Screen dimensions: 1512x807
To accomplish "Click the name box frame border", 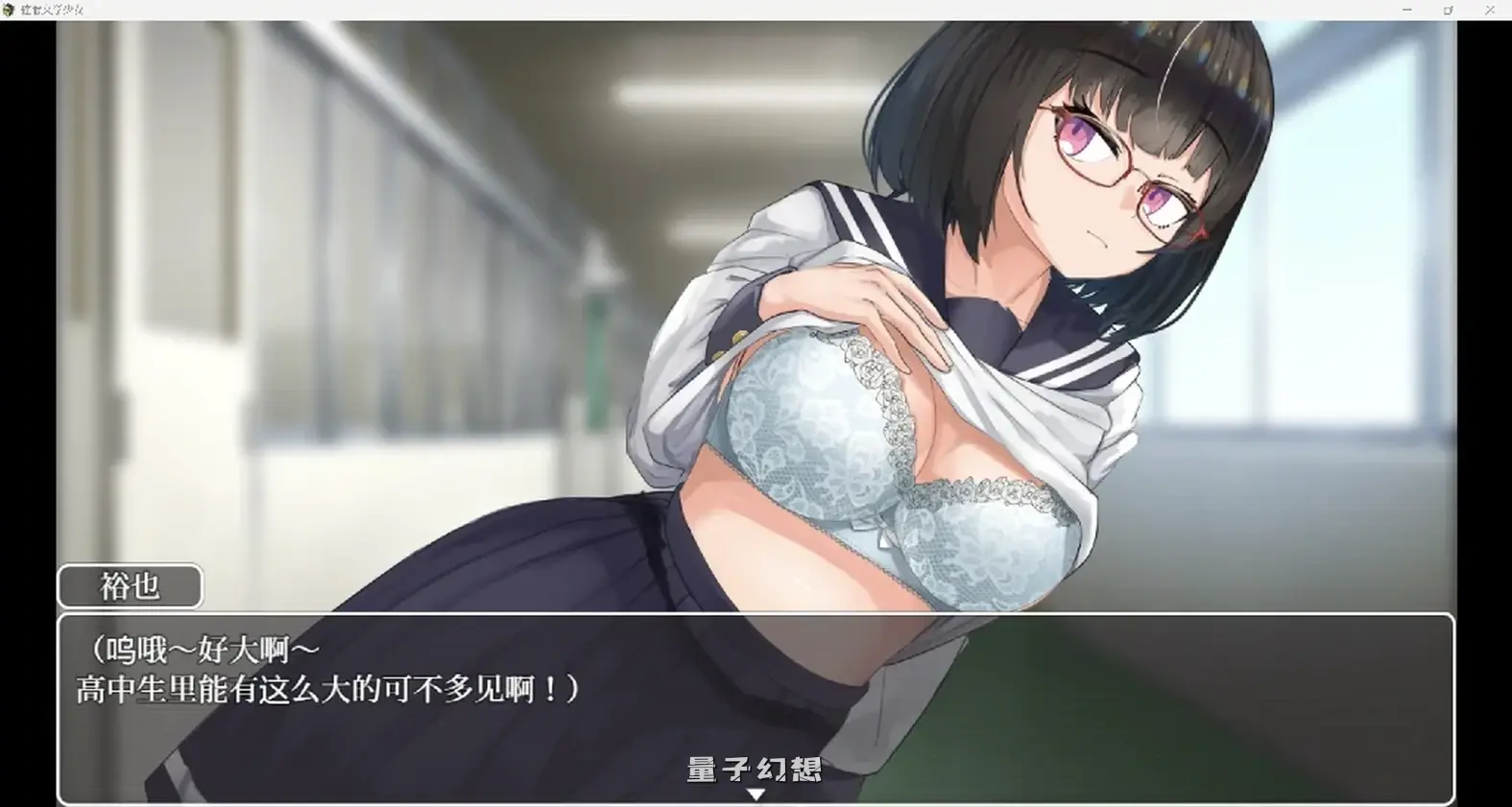I will point(62,586).
